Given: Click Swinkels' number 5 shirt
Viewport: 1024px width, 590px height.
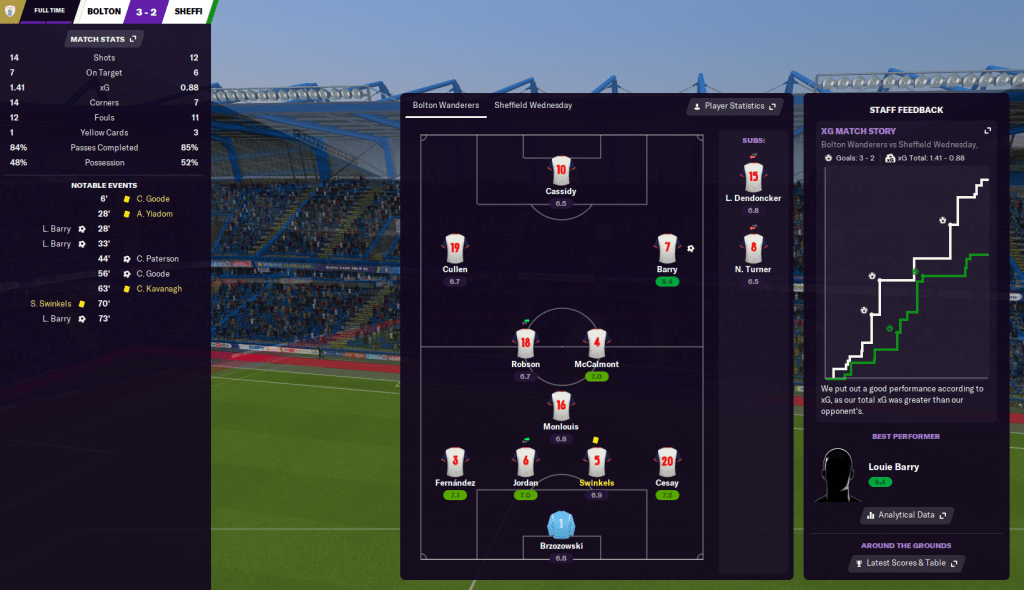Looking at the screenshot, I should (597, 461).
